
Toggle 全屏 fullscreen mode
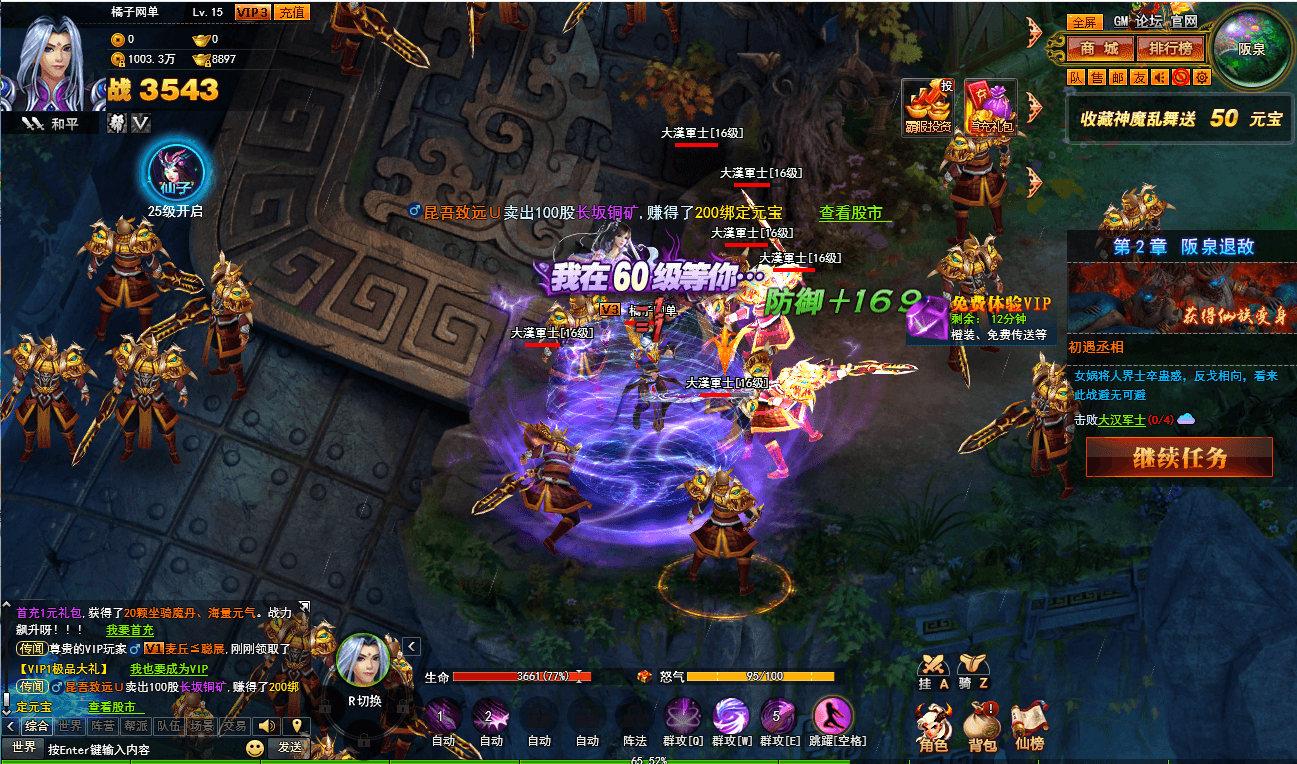[1085, 22]
